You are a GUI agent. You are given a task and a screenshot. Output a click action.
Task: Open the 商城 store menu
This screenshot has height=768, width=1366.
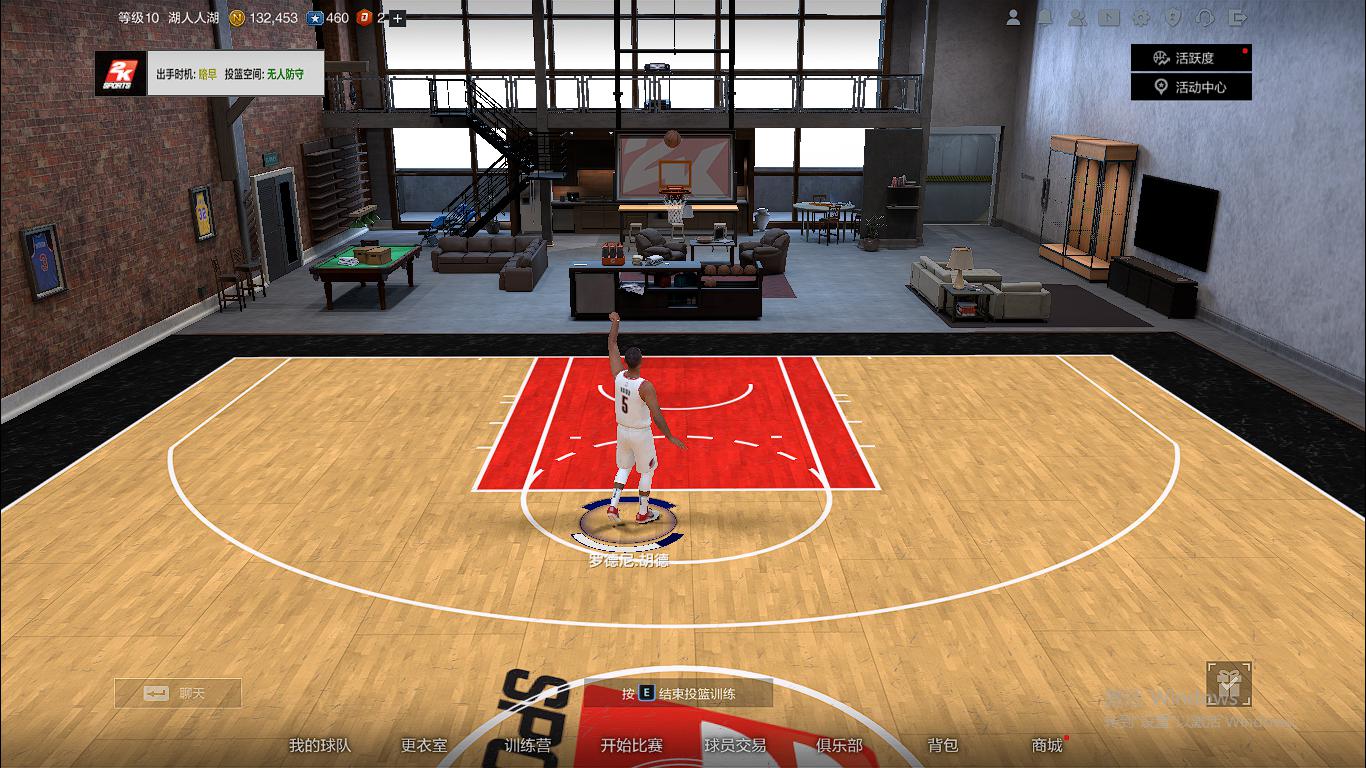pos(1044,745)
